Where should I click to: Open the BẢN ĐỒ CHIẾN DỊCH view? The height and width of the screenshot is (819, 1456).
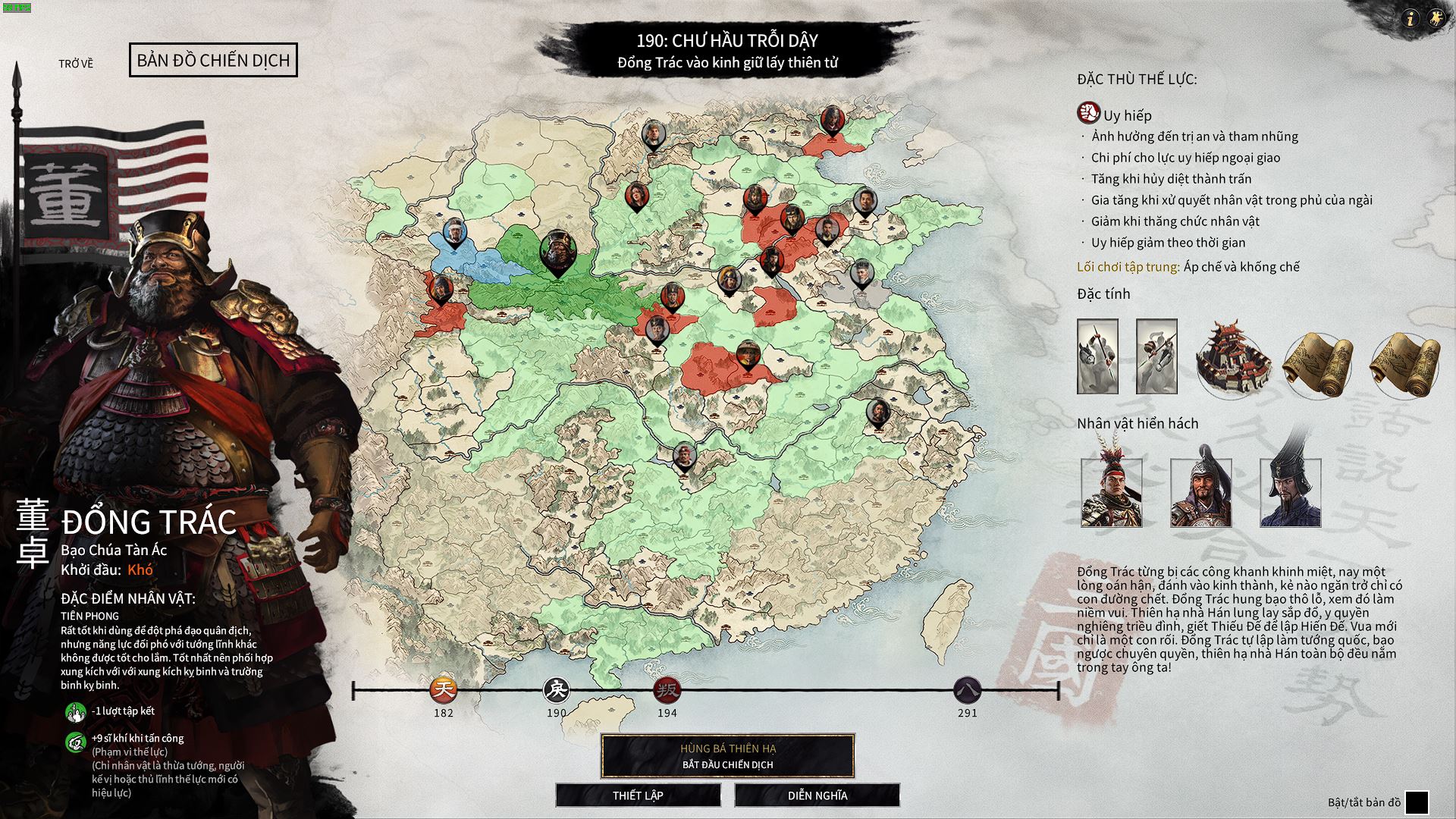point(215,61)
